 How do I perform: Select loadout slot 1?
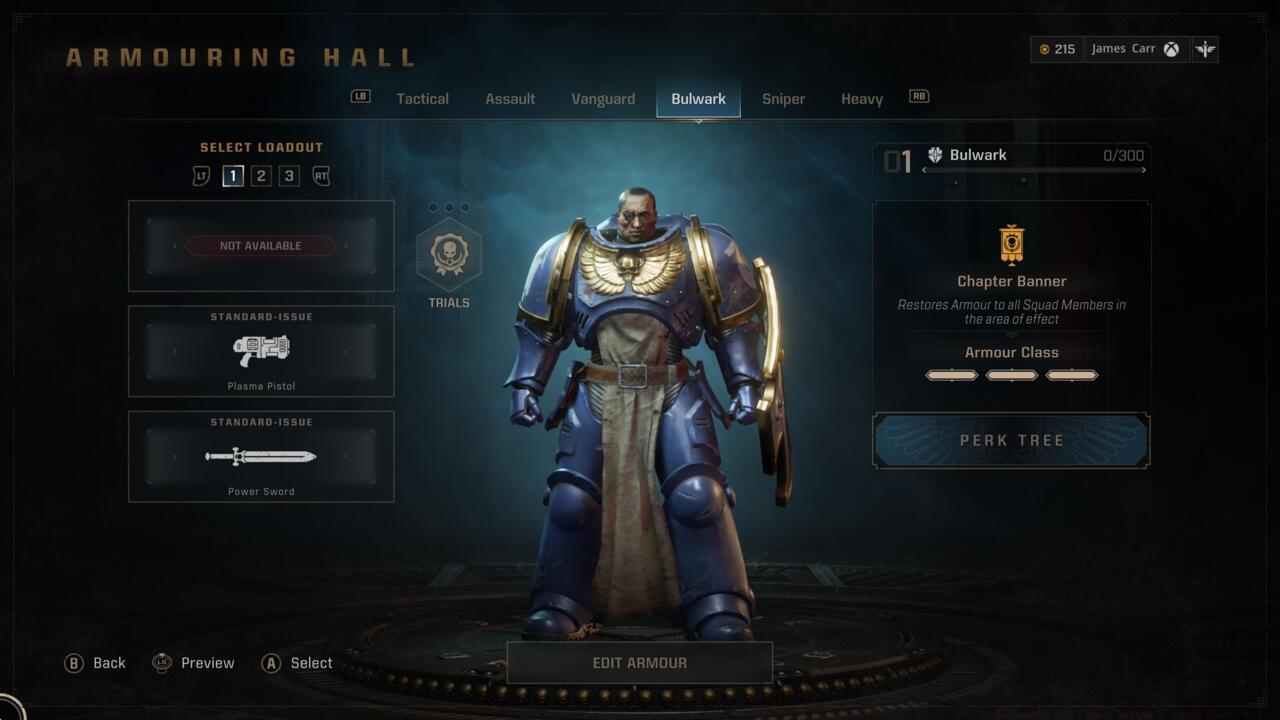click(233, 175)
